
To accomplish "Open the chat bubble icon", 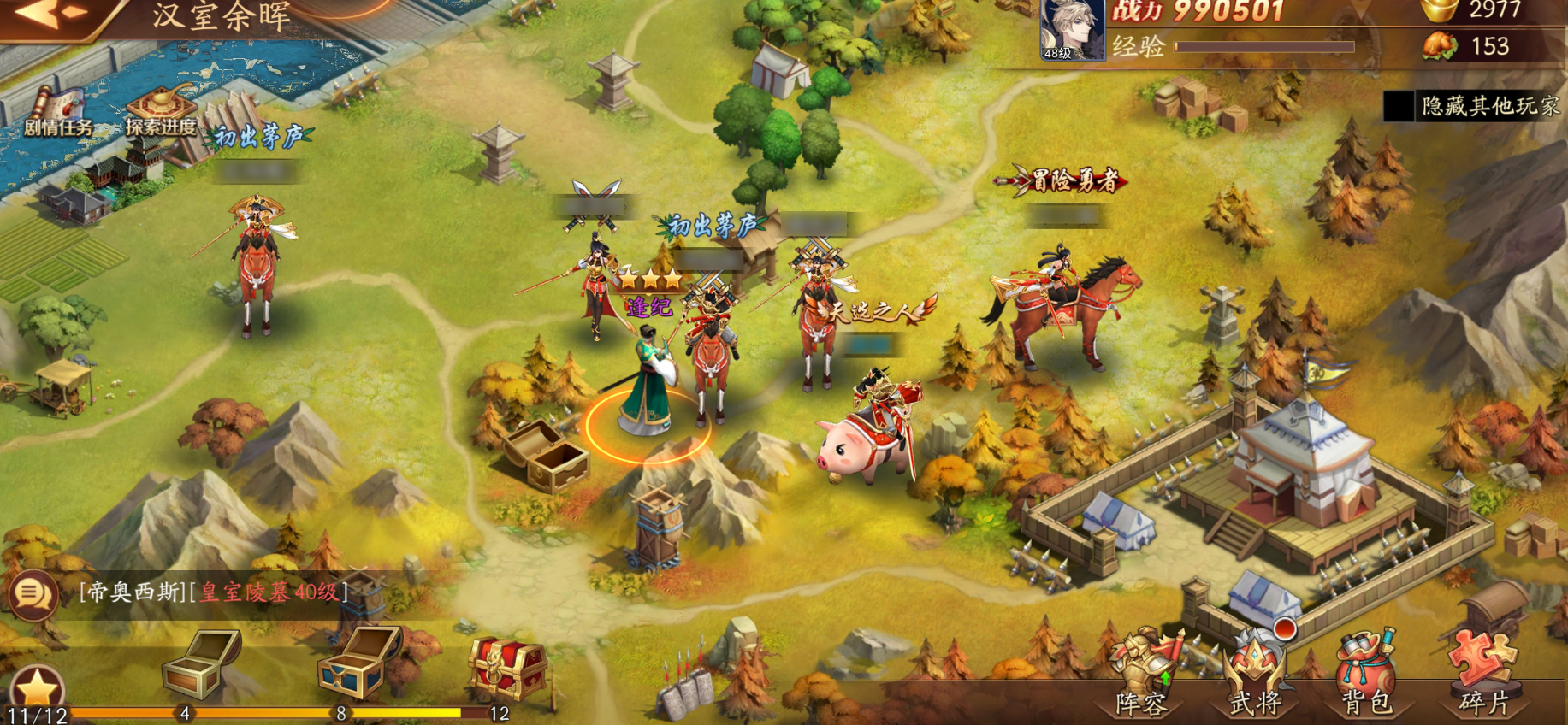I will (x=33, y=593).
